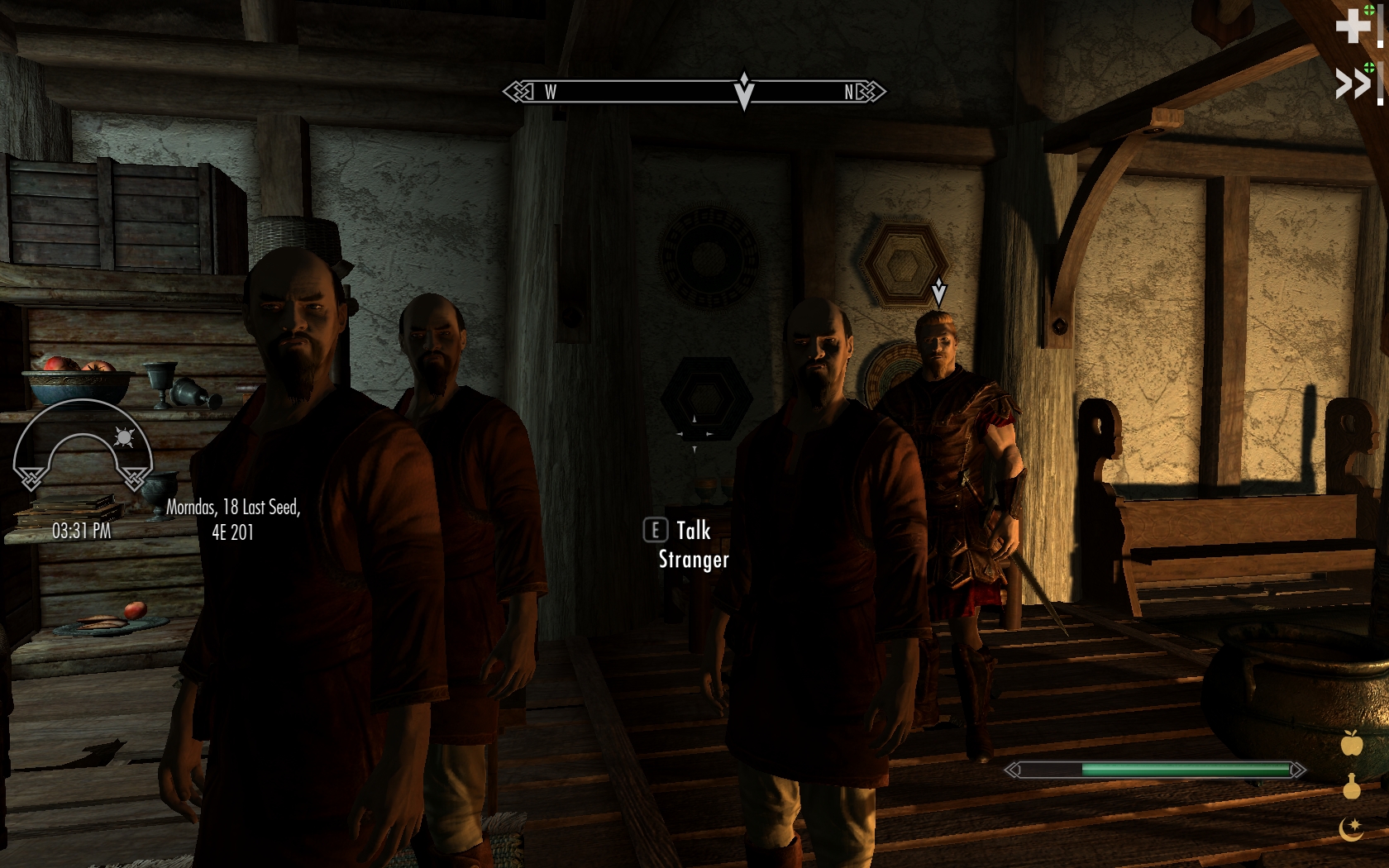Click the compass bar
Viewport: 1389px width, 868px height.
pyautogui.click(x=694, y=91)
